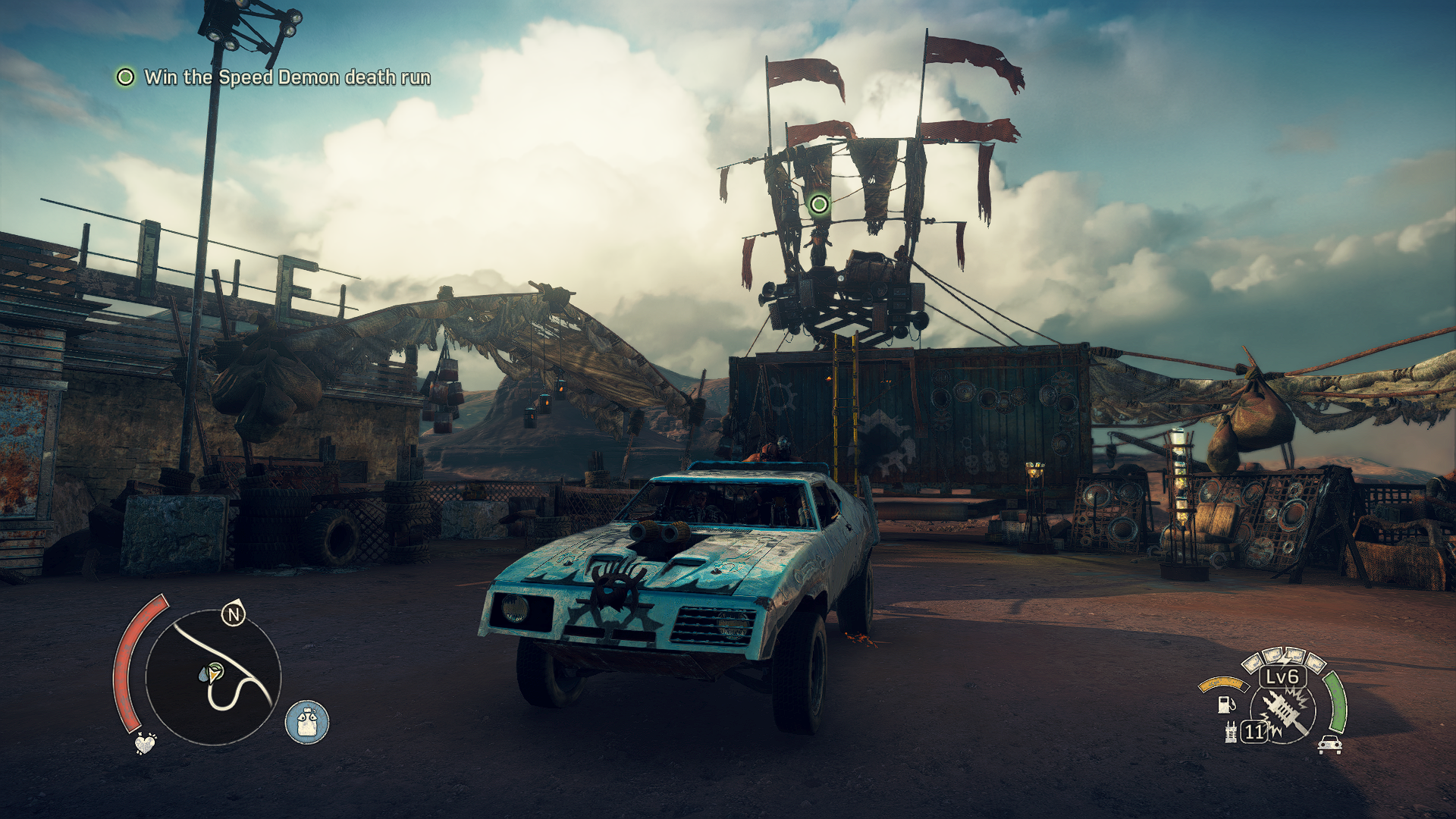Use the blue water canteen icon
1456x819 pixels.
tap(307, 722)
